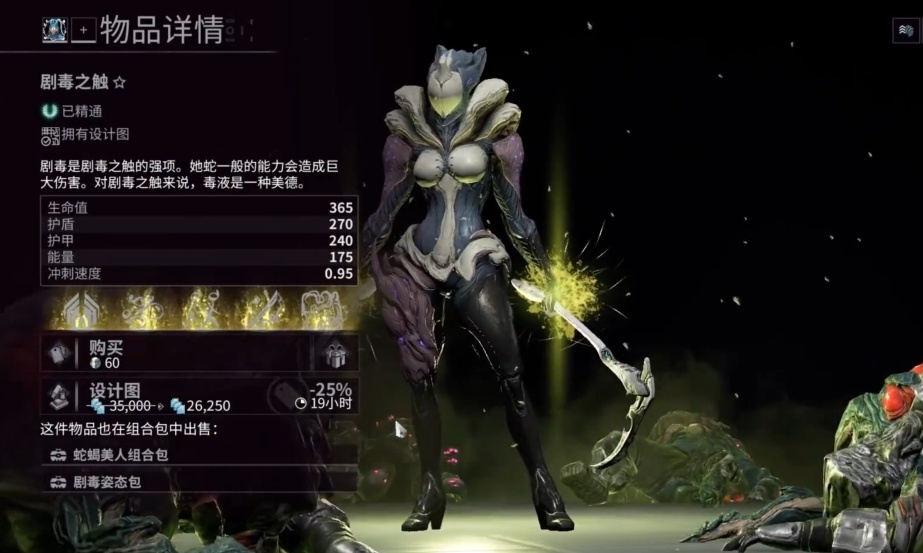The height and width of the screenshot is (553, 923).
Task: Select the last ability icon in the glowing row
Action: 323,309
